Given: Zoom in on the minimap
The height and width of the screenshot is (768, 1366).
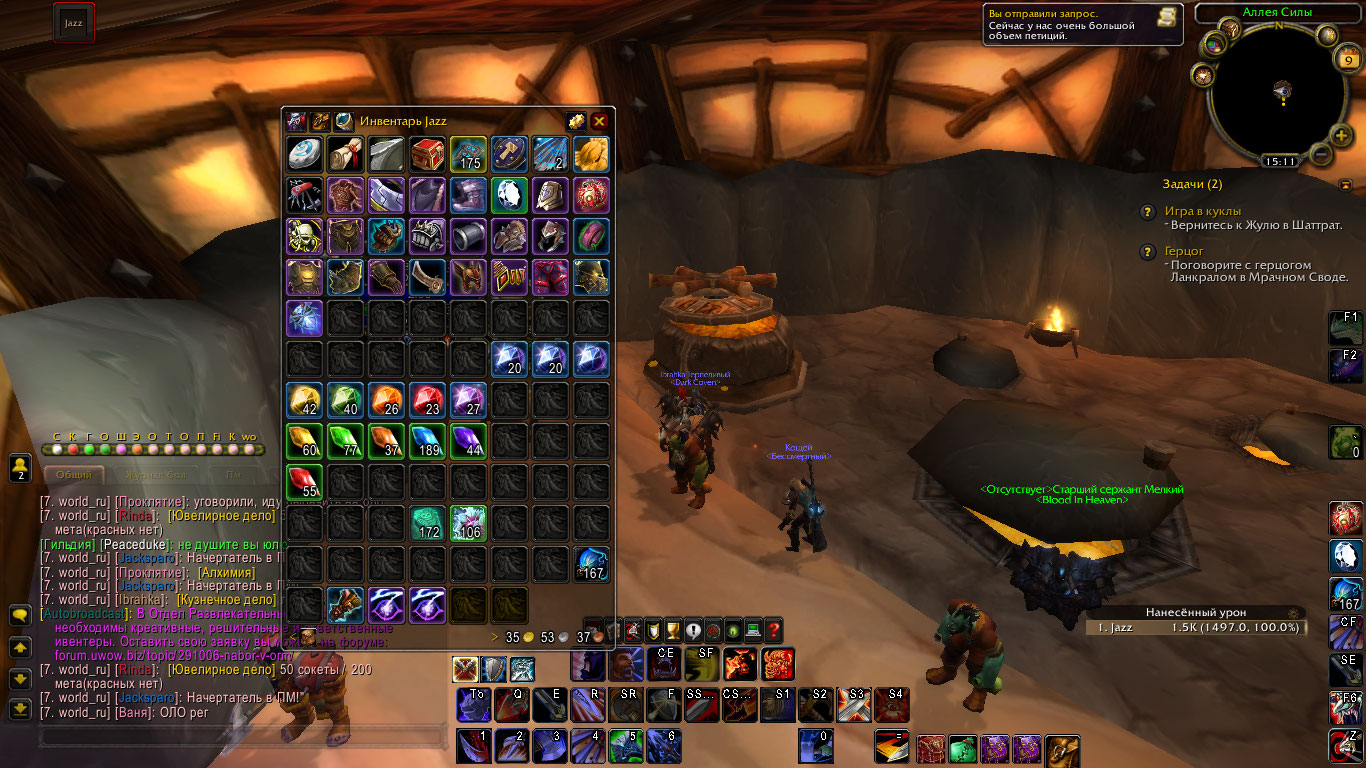Looking at the screenshot, I should pyautogui.click(x=1342, y=135).
